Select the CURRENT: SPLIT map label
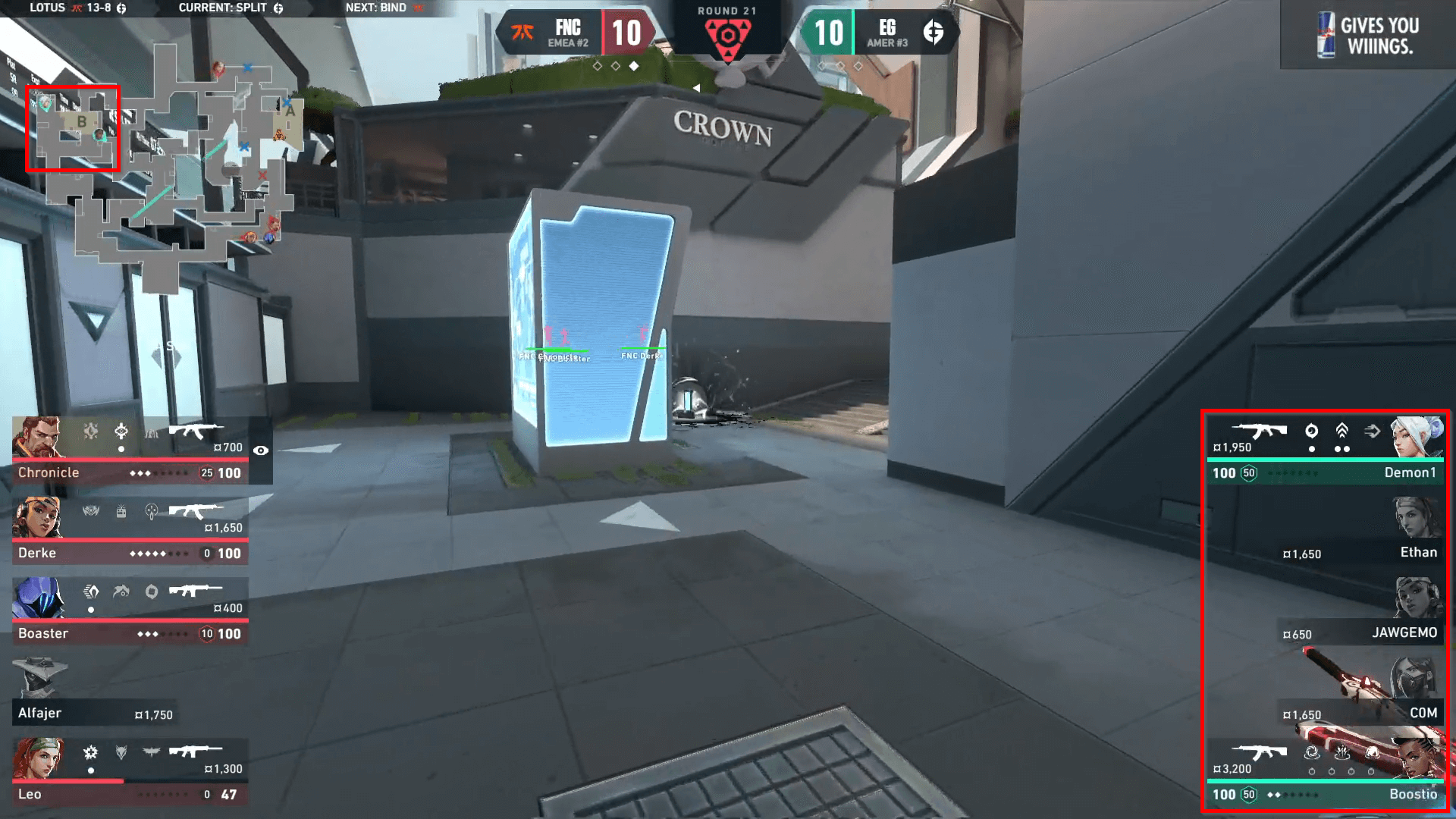Viewport: 1456px width, 819px height. (x=222, y=8)
